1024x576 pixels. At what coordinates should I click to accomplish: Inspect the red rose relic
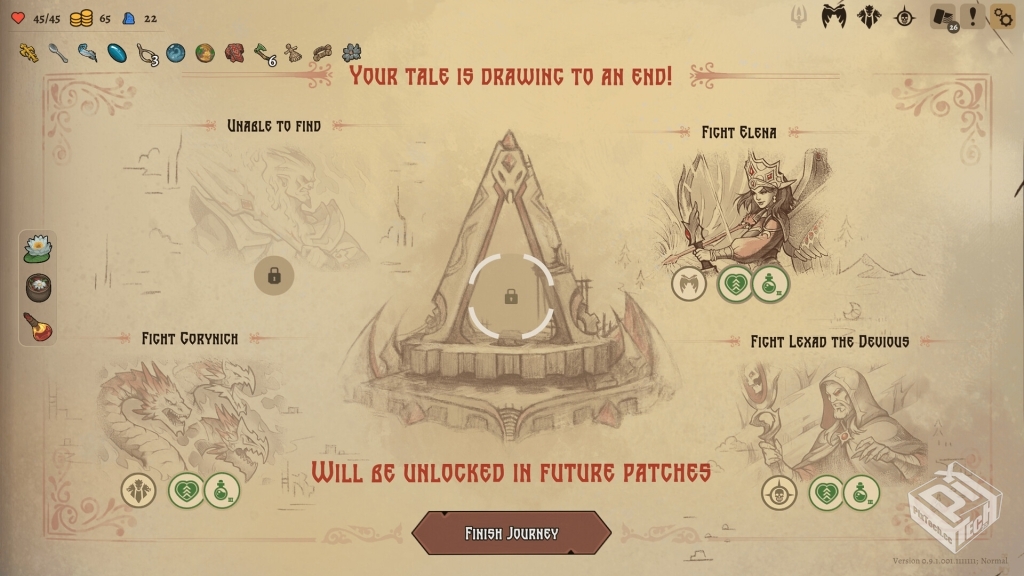234,52
